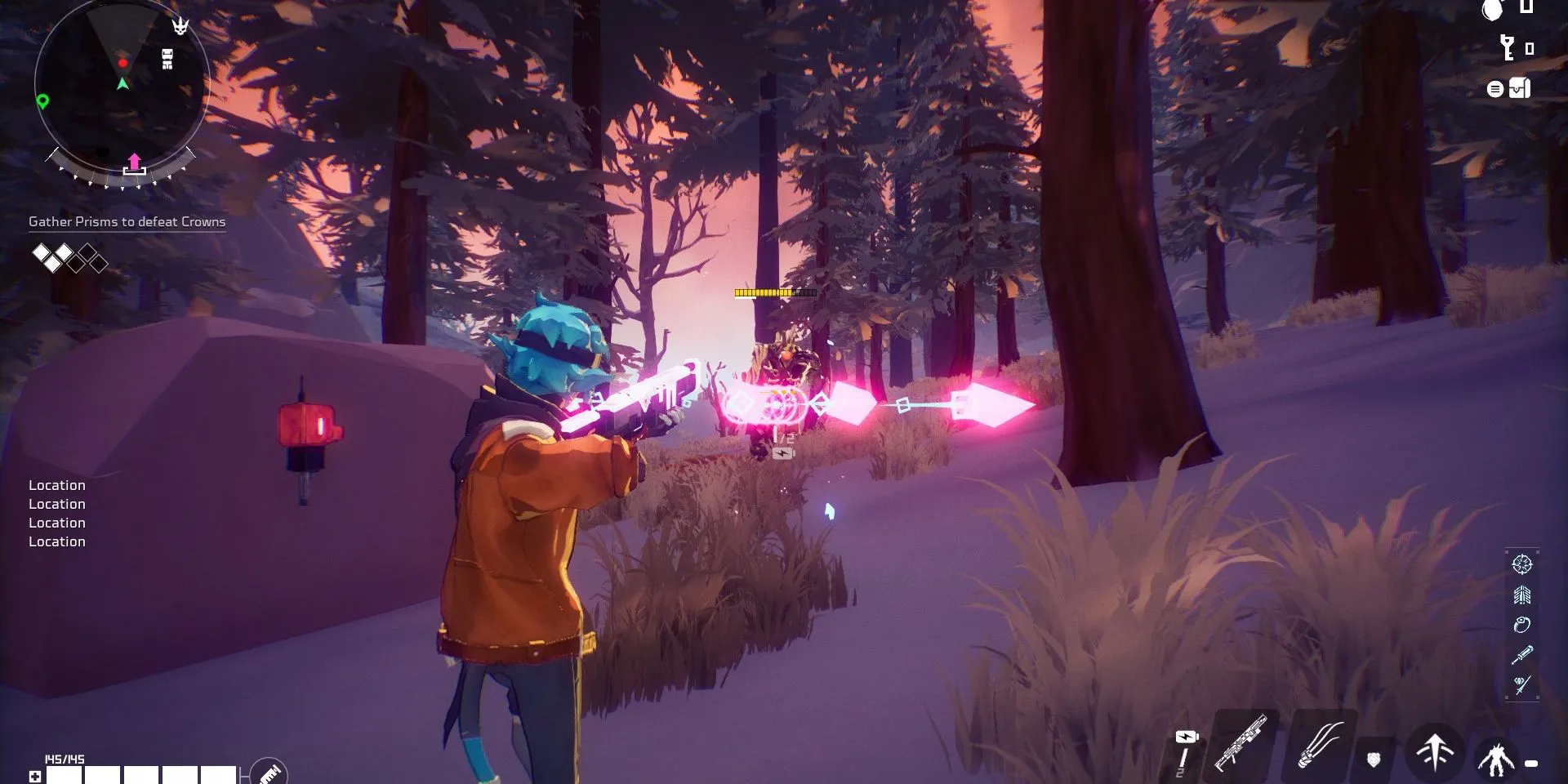Click the ring perk icon
1568x784 pixels.
[x=1521, y=625]
